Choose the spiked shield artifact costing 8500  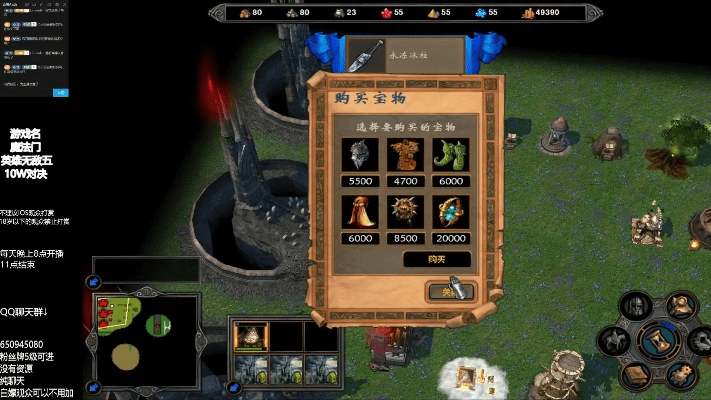[406, 212]
